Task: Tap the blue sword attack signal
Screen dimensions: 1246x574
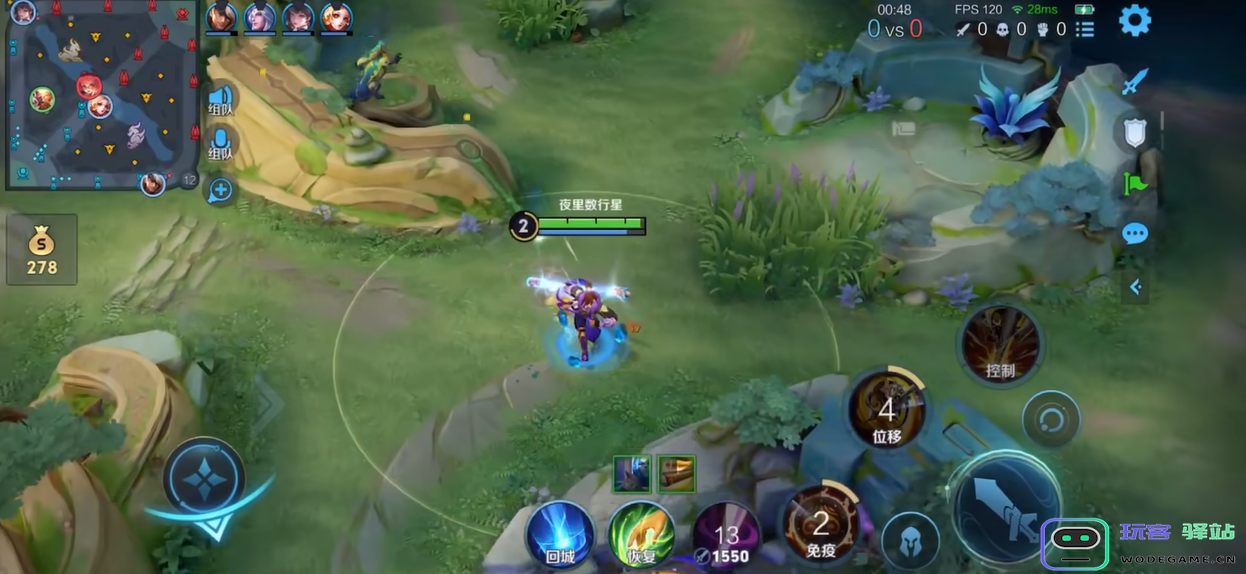Action: coord(1134,81)
